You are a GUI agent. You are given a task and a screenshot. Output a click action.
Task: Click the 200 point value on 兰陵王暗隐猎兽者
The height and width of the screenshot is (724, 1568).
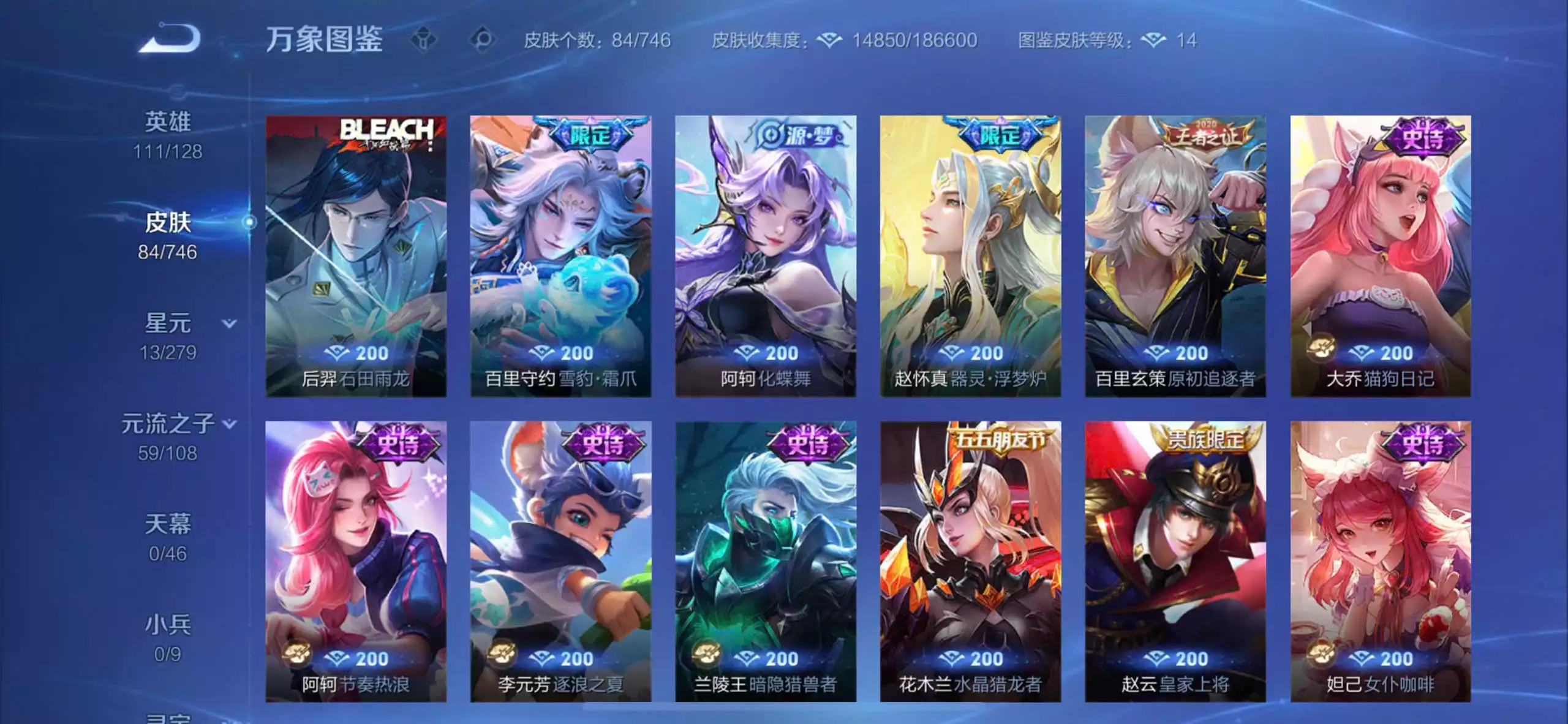[x=783, y=658]
